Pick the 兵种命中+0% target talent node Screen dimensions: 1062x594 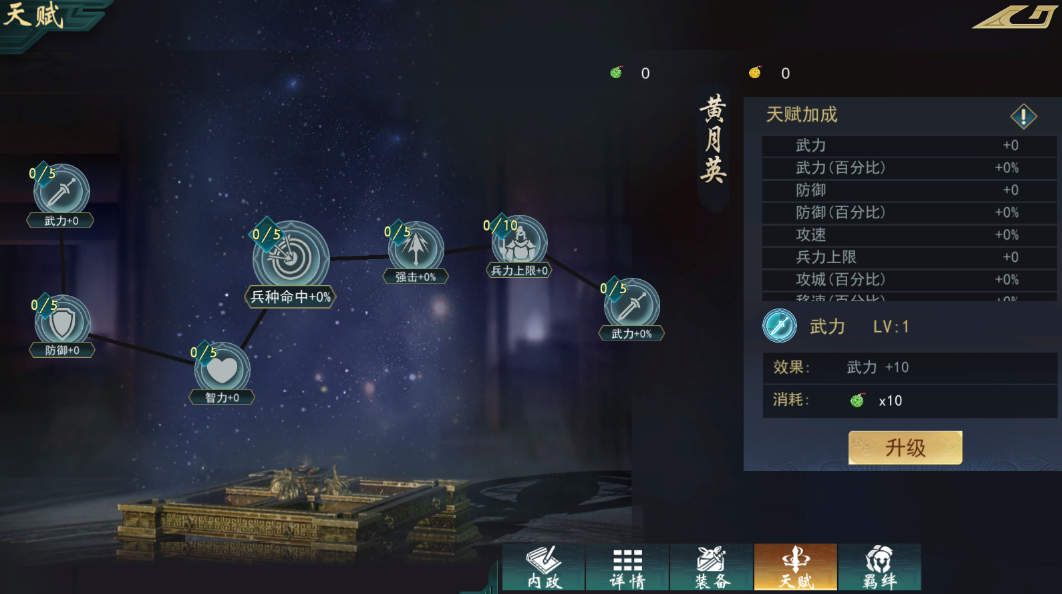(x=290, y=258)
